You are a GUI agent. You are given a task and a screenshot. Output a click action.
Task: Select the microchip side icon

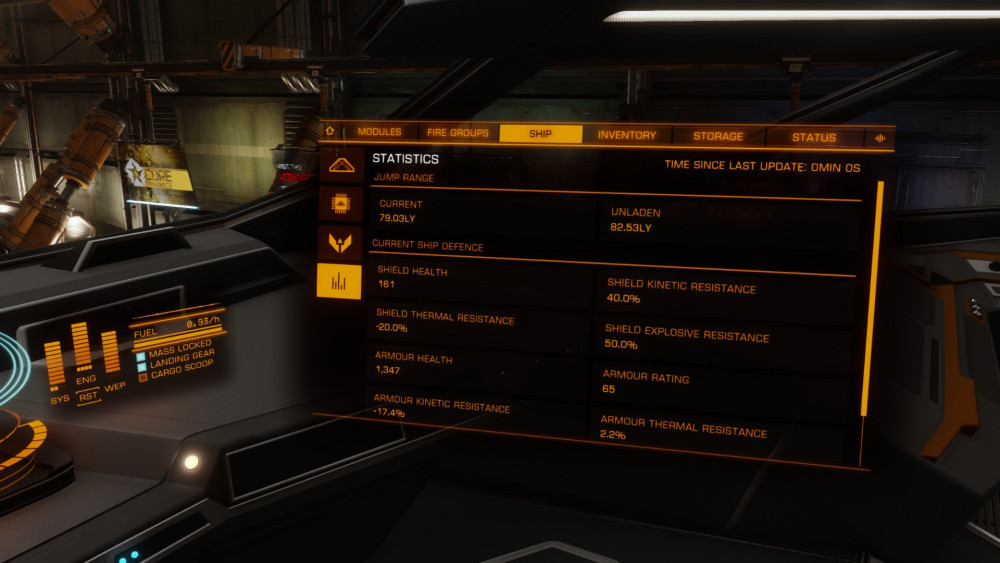click(x=340, y=204)
